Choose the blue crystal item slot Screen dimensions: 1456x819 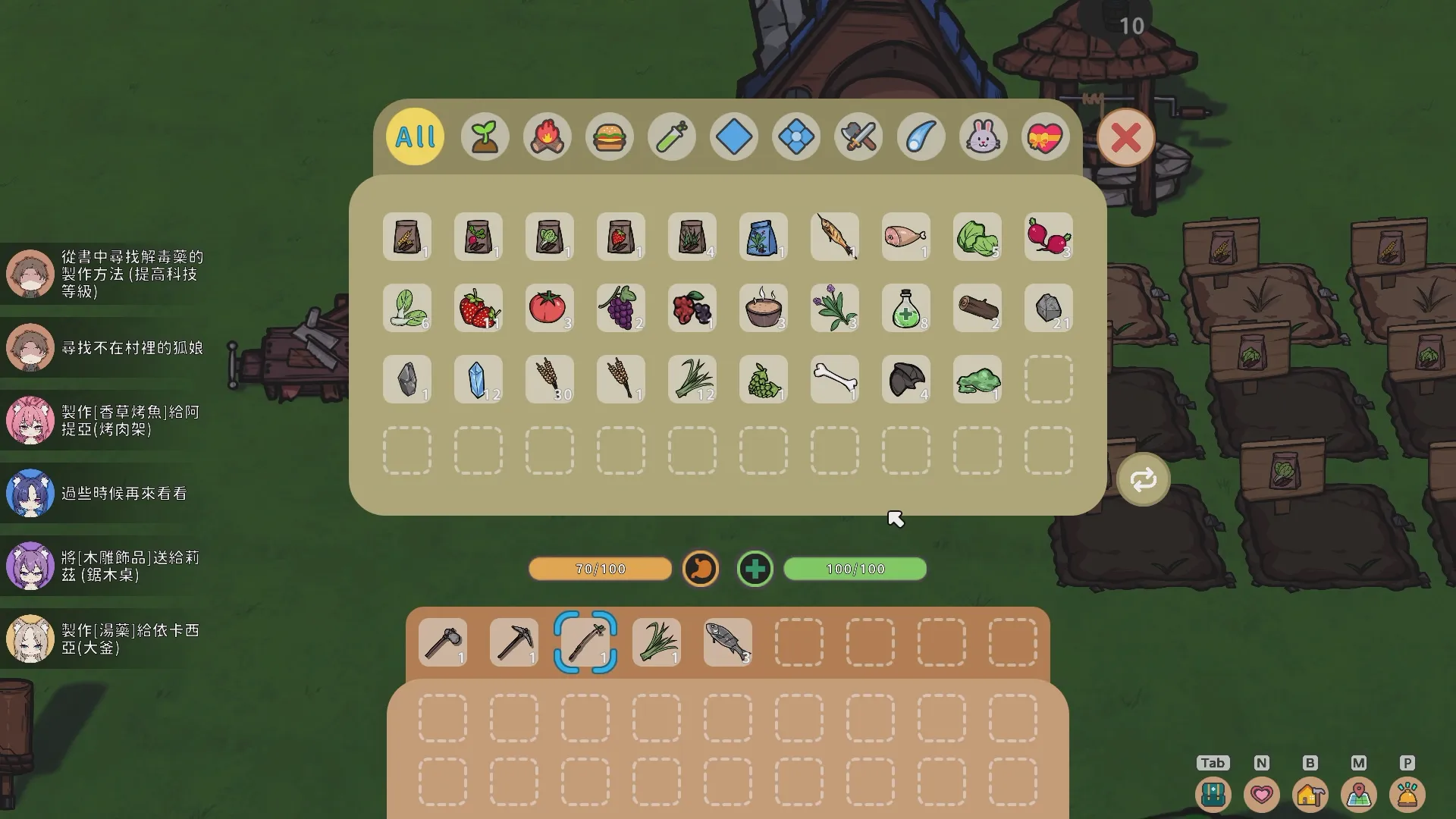tap(479, 379)
